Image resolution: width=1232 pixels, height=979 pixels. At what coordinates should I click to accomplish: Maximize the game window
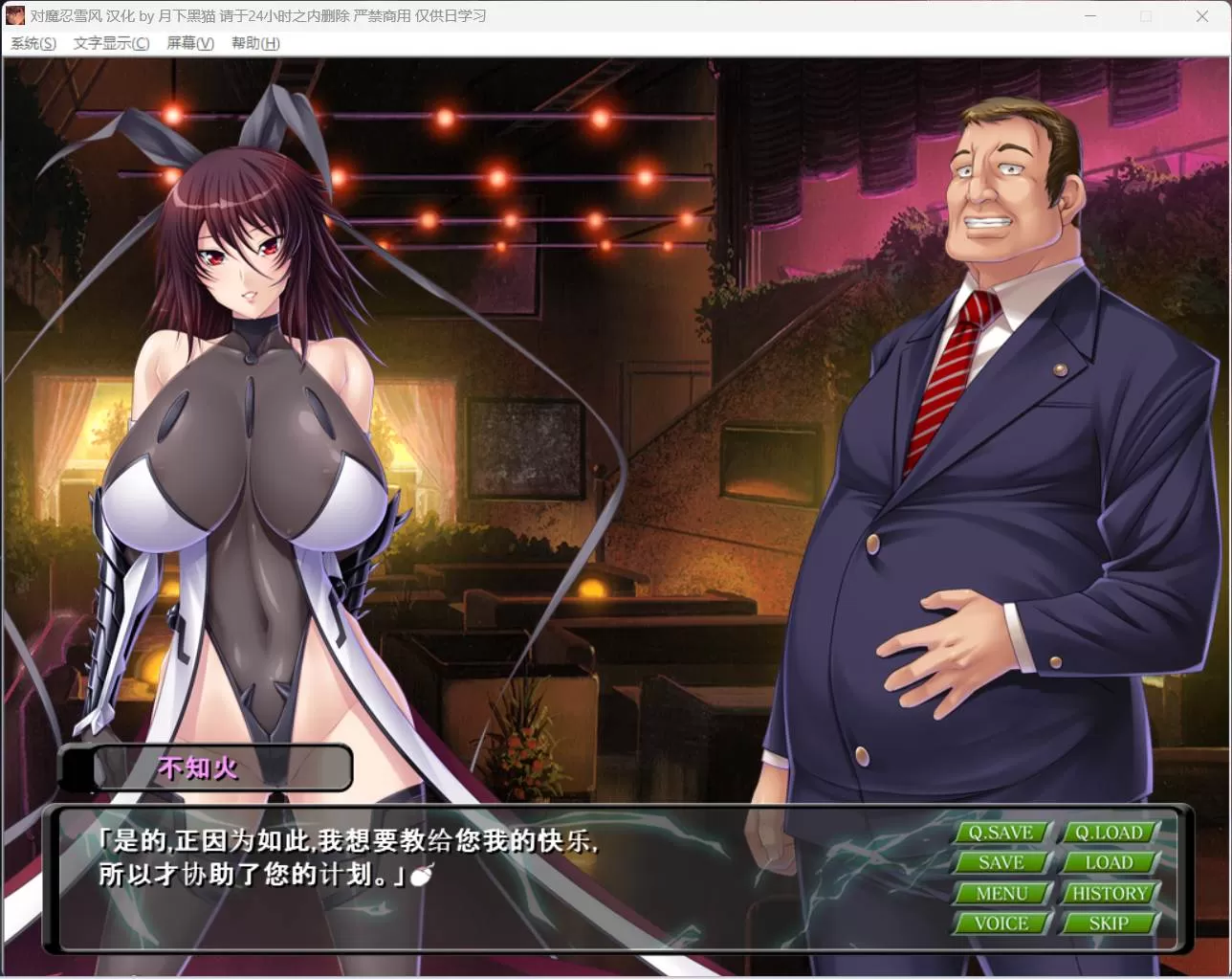1145,16
